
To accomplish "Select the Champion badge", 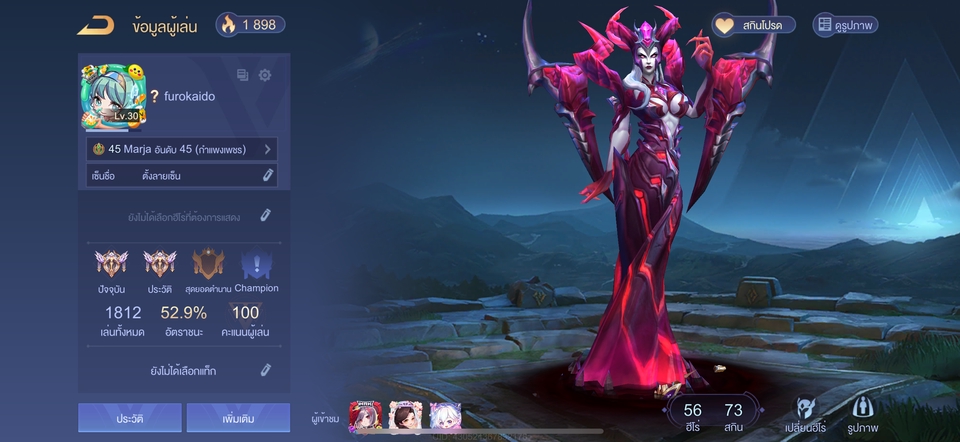I will [x=256, y=265].
